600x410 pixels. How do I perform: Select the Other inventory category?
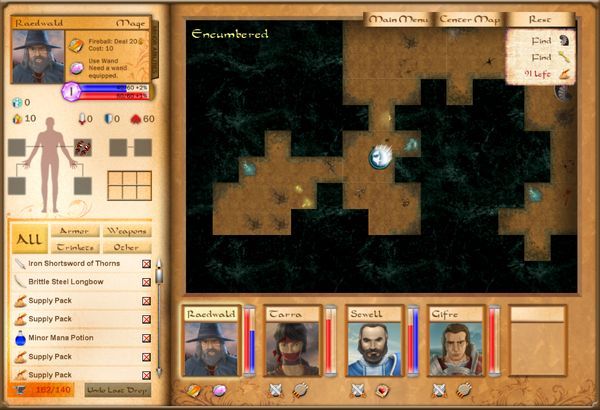pyautogui.click(x=126, y=247)
